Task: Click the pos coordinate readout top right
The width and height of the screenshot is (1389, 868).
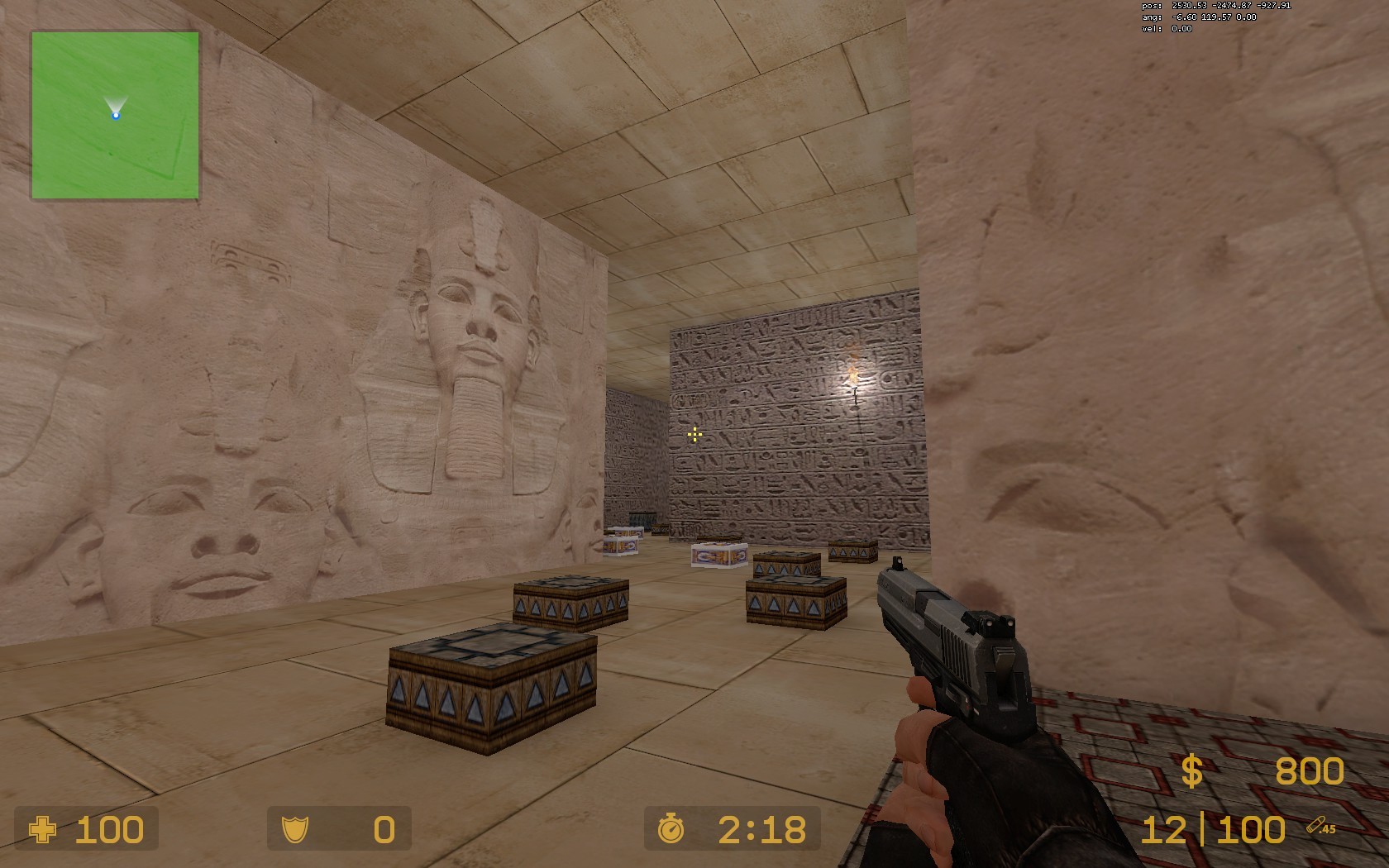Action: pos(1214,4)
